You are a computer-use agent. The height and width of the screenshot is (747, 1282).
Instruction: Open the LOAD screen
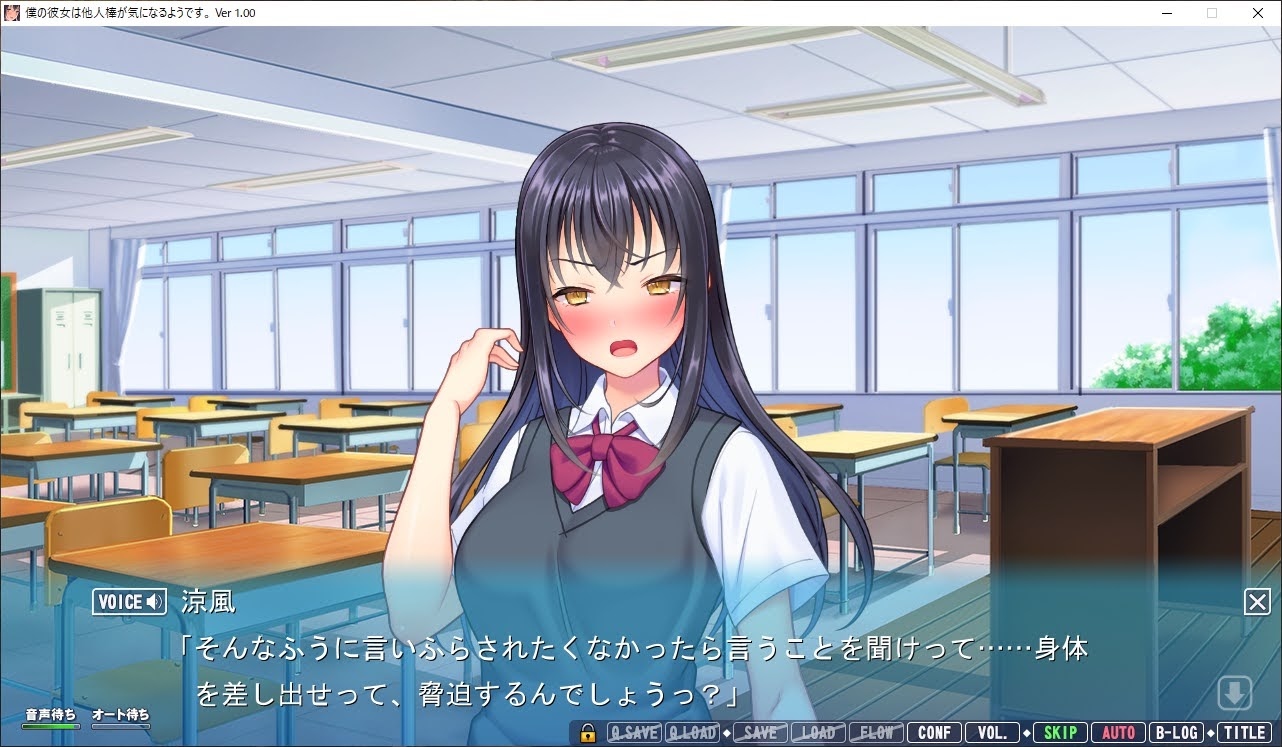(820, 732)
